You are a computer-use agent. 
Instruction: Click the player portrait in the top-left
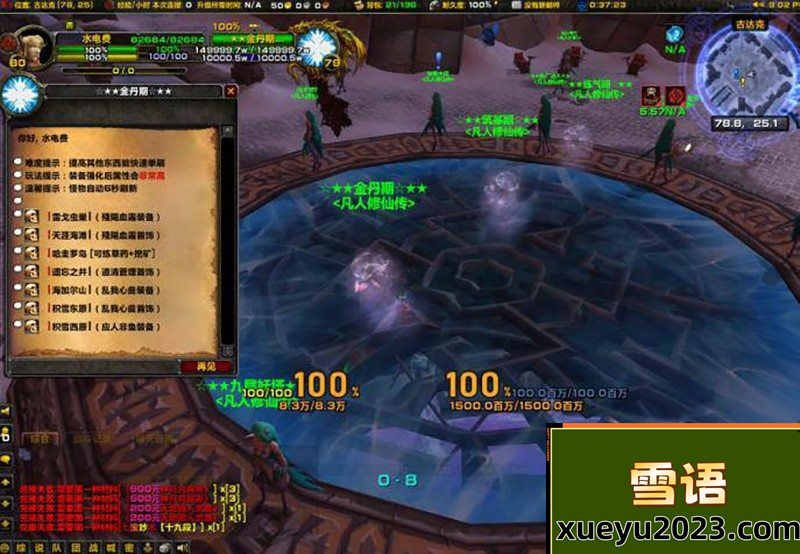(x=22, y=46)
